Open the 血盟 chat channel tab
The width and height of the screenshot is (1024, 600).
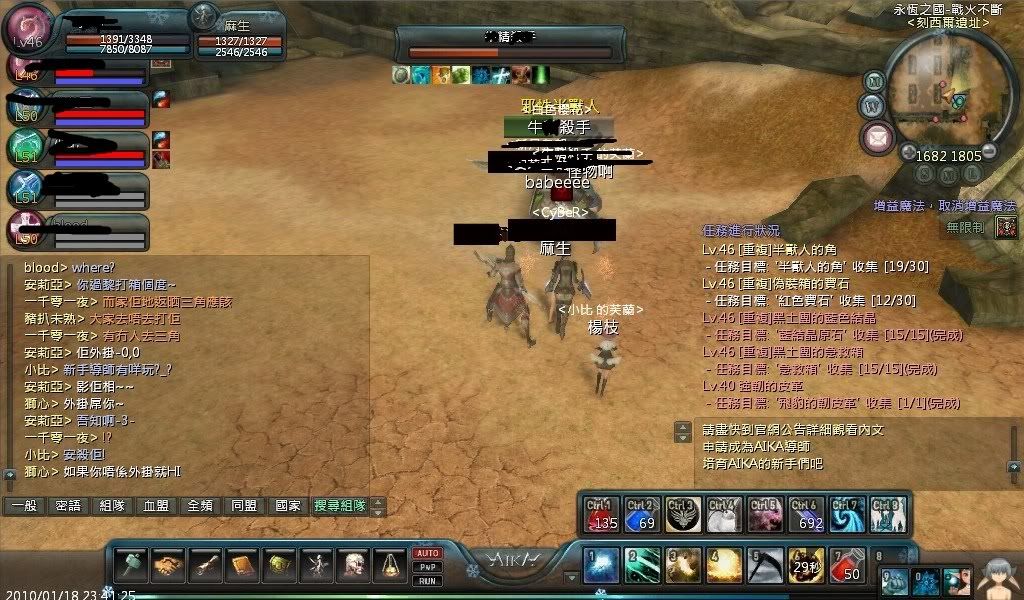(x=156, y=506)
